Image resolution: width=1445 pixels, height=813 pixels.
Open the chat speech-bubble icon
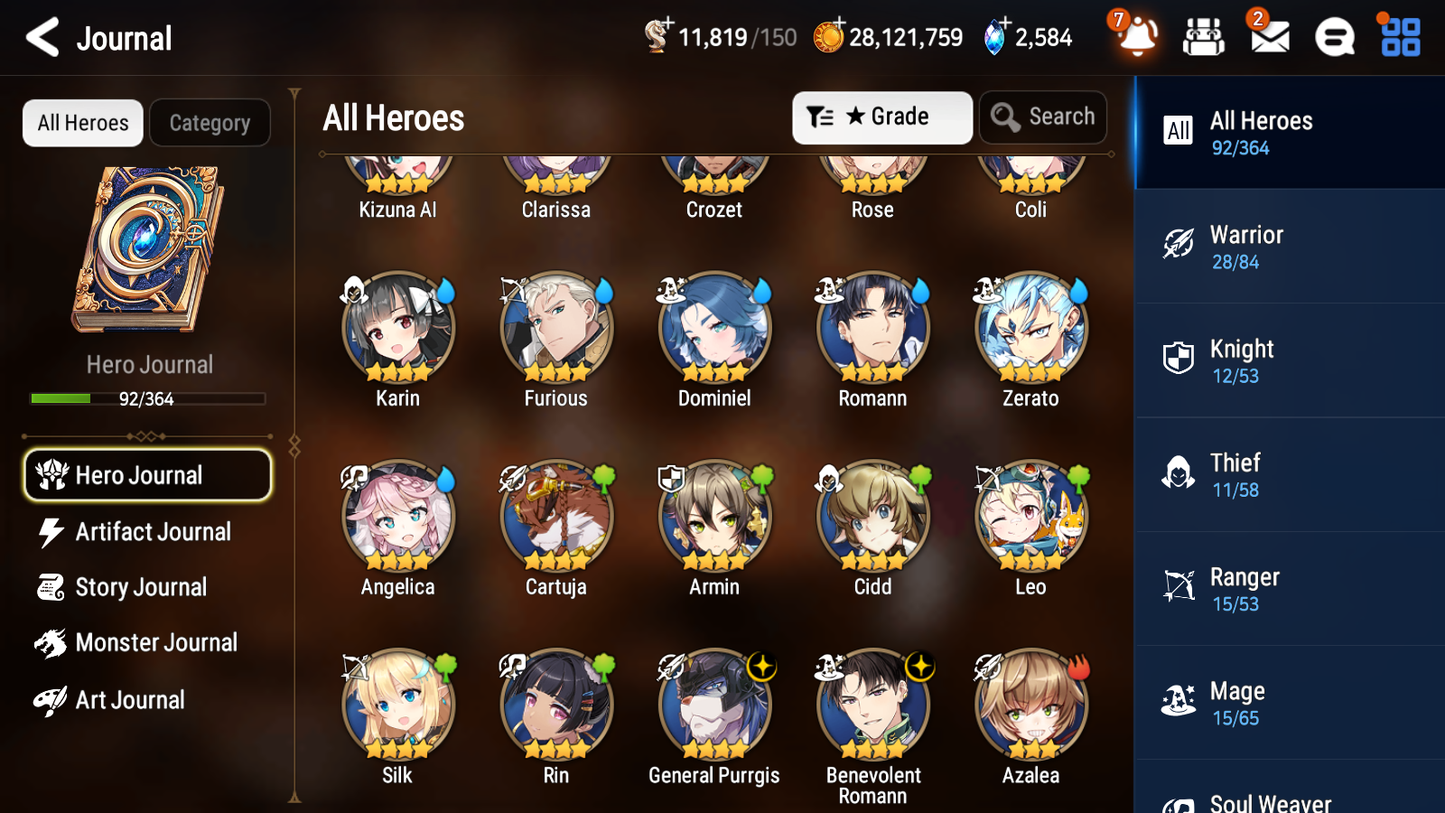[1334, 36]
